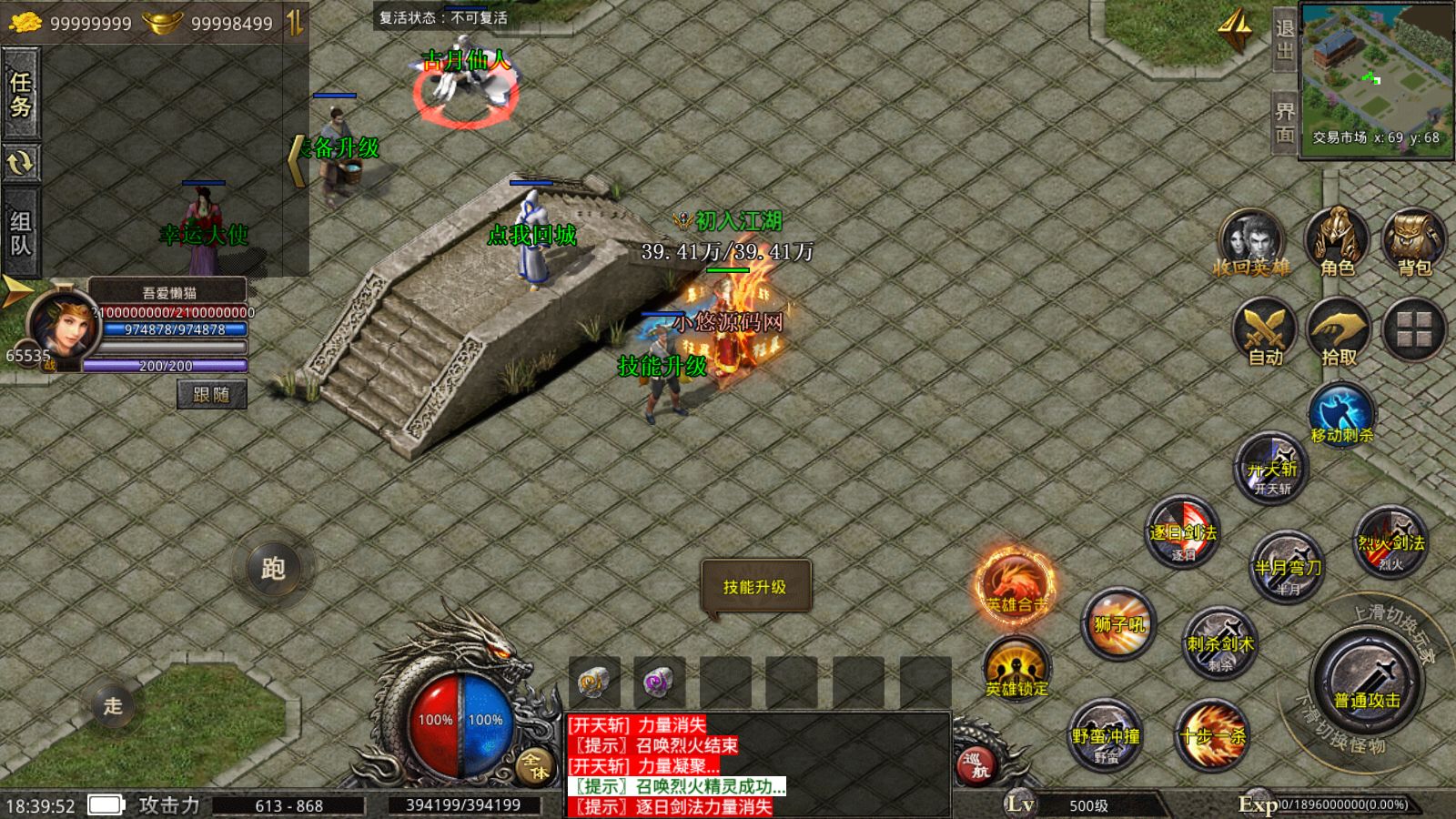The width and height of the screenshot is (1456, 819).
Task: Cast the 烈火剑法 skill
Action: (1390, 542)
